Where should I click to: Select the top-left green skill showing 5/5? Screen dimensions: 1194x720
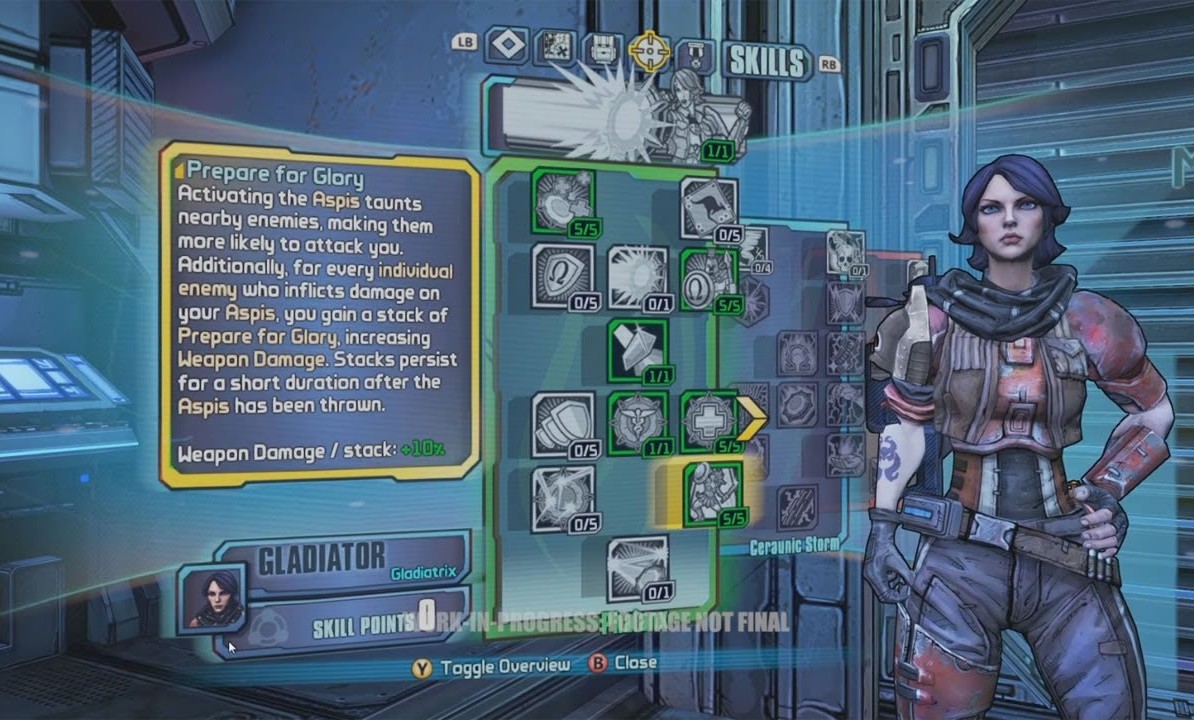pyautogui.click(x=563, y=202)
